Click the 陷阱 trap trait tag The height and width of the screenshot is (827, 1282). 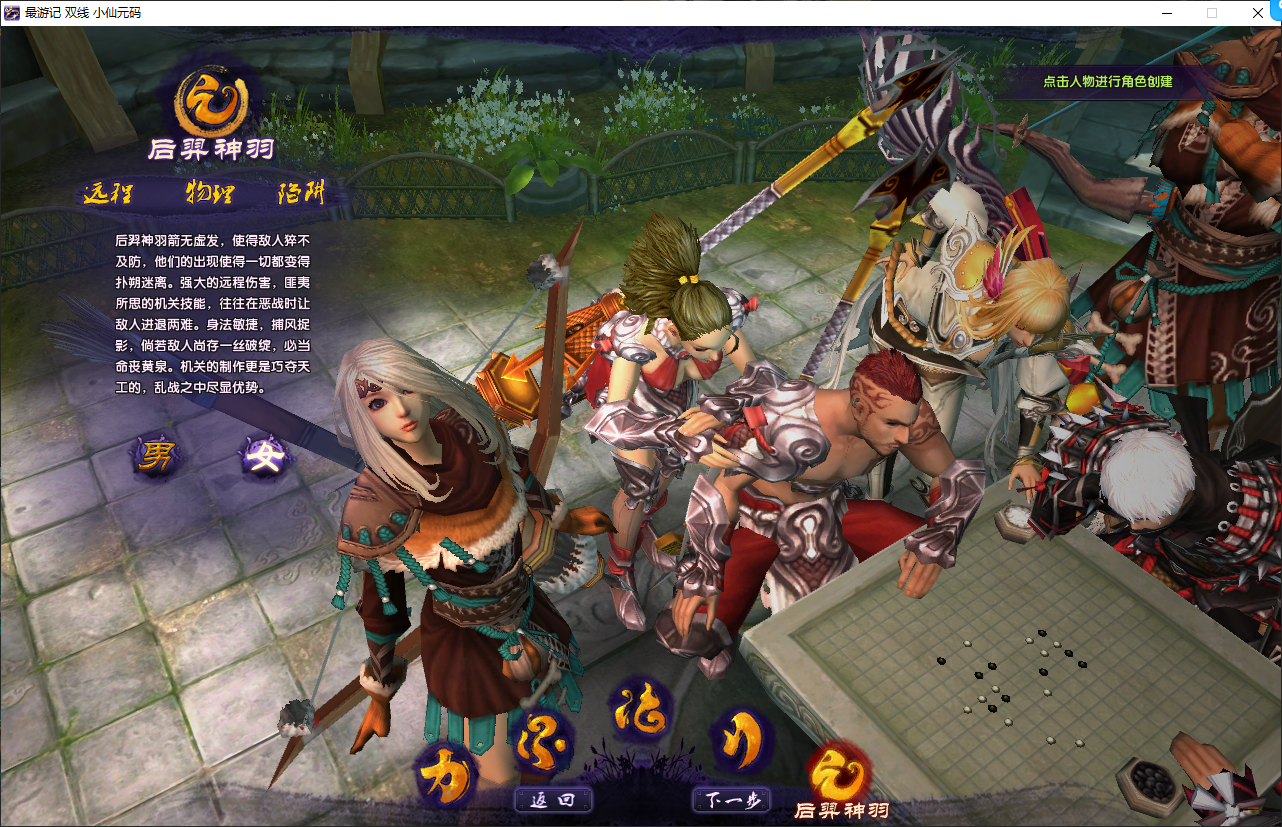(x=300, y=192)
